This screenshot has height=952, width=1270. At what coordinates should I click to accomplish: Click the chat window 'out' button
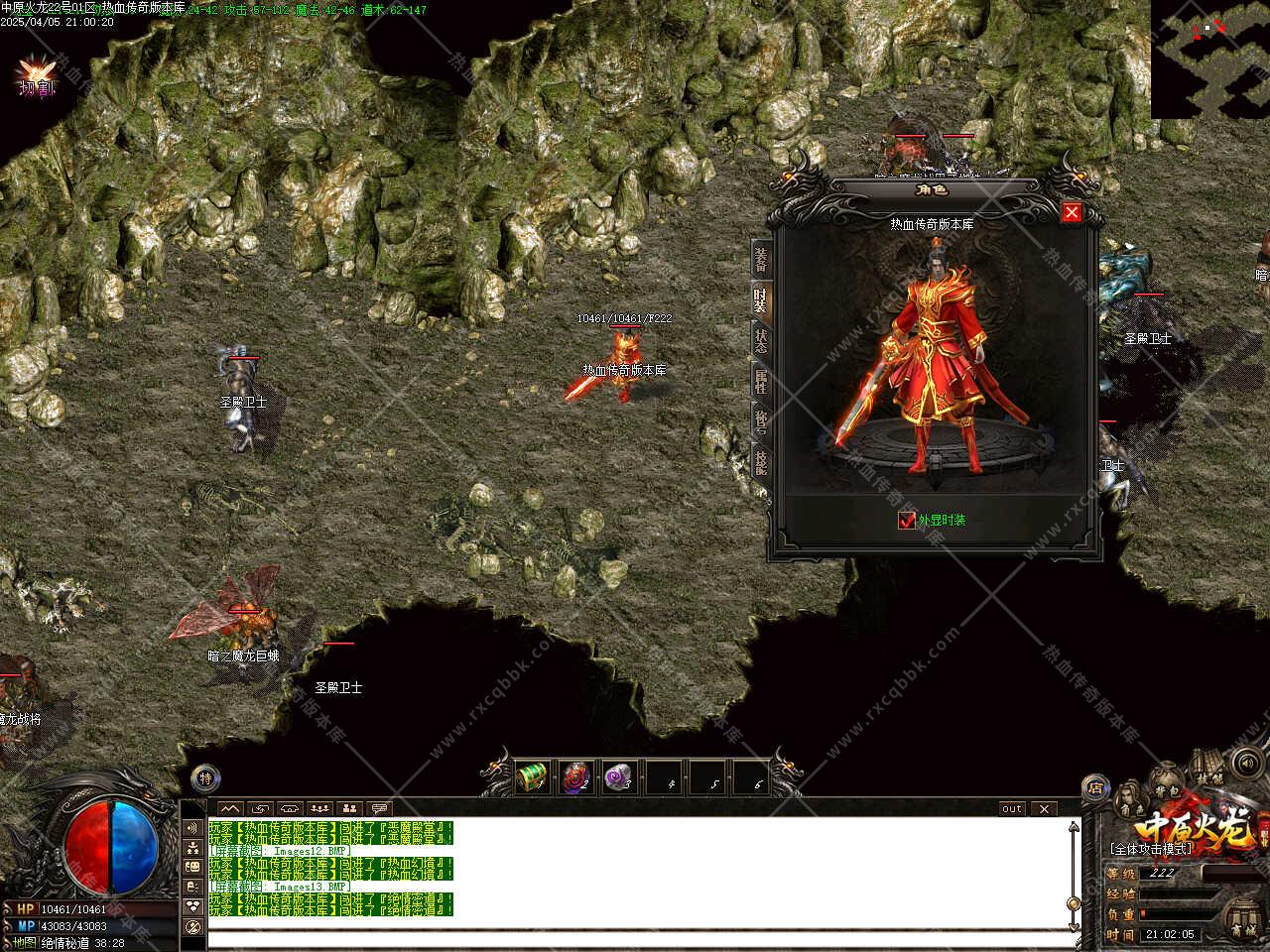[x=1011, y=808]
